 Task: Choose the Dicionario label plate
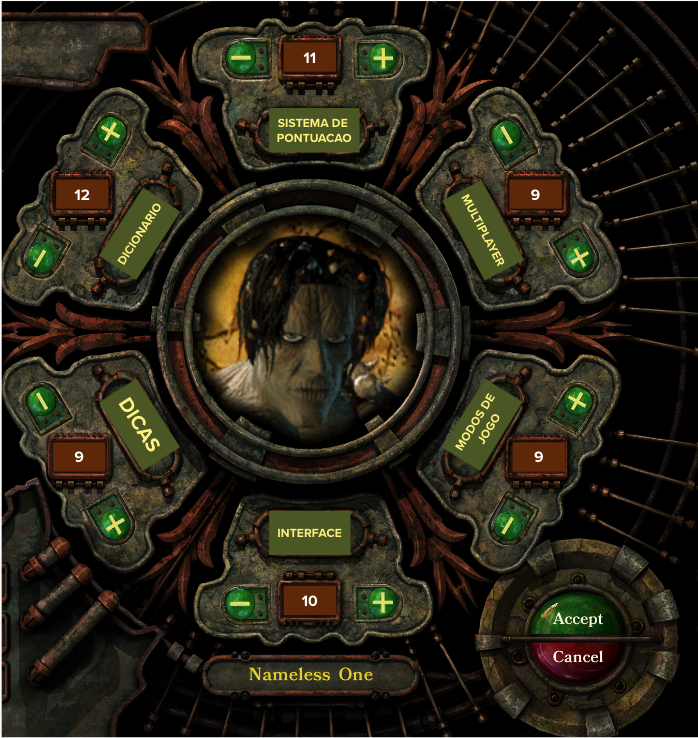140,234
